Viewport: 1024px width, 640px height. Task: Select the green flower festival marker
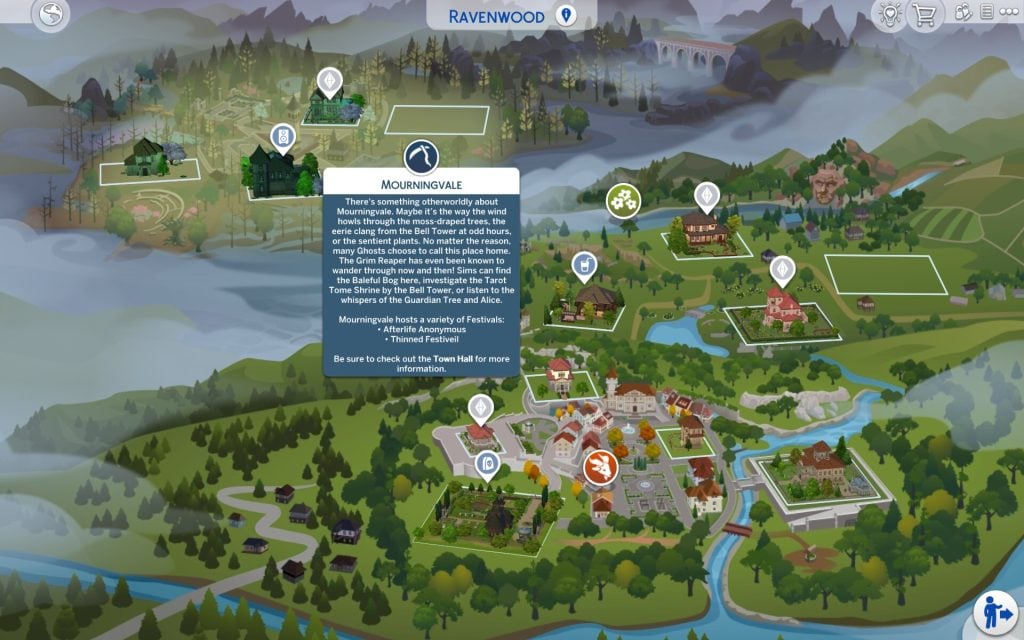coord(624,200)
